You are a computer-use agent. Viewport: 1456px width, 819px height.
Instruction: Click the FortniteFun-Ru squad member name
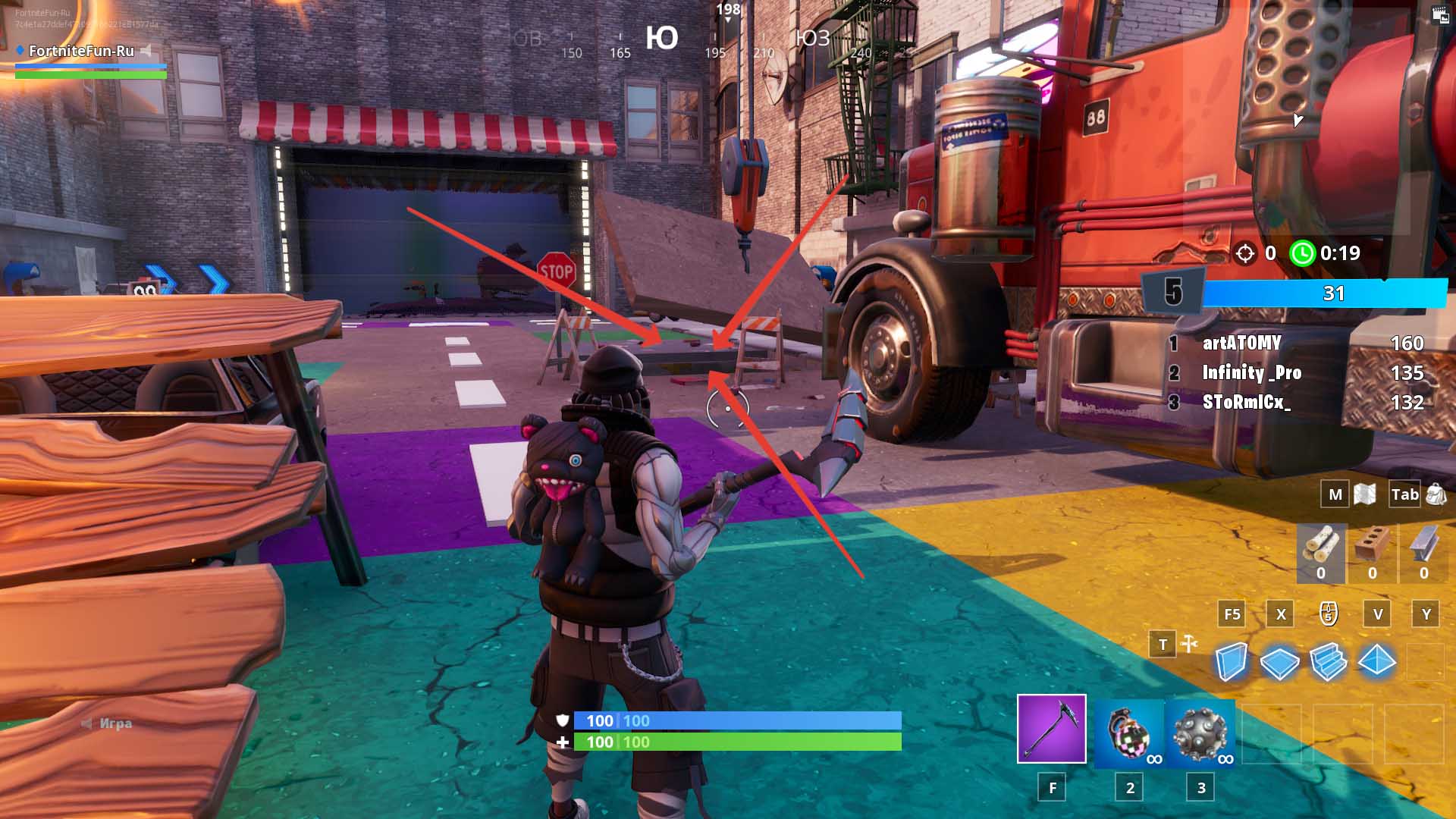pyautogui.click(x=81, y=51)
